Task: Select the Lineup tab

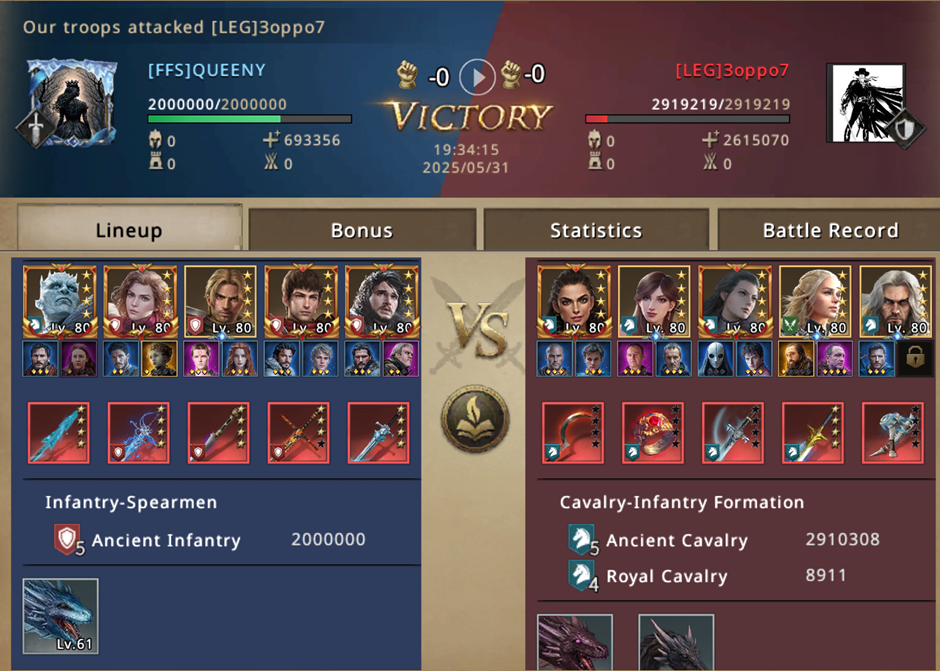Action: coord(129,230)
